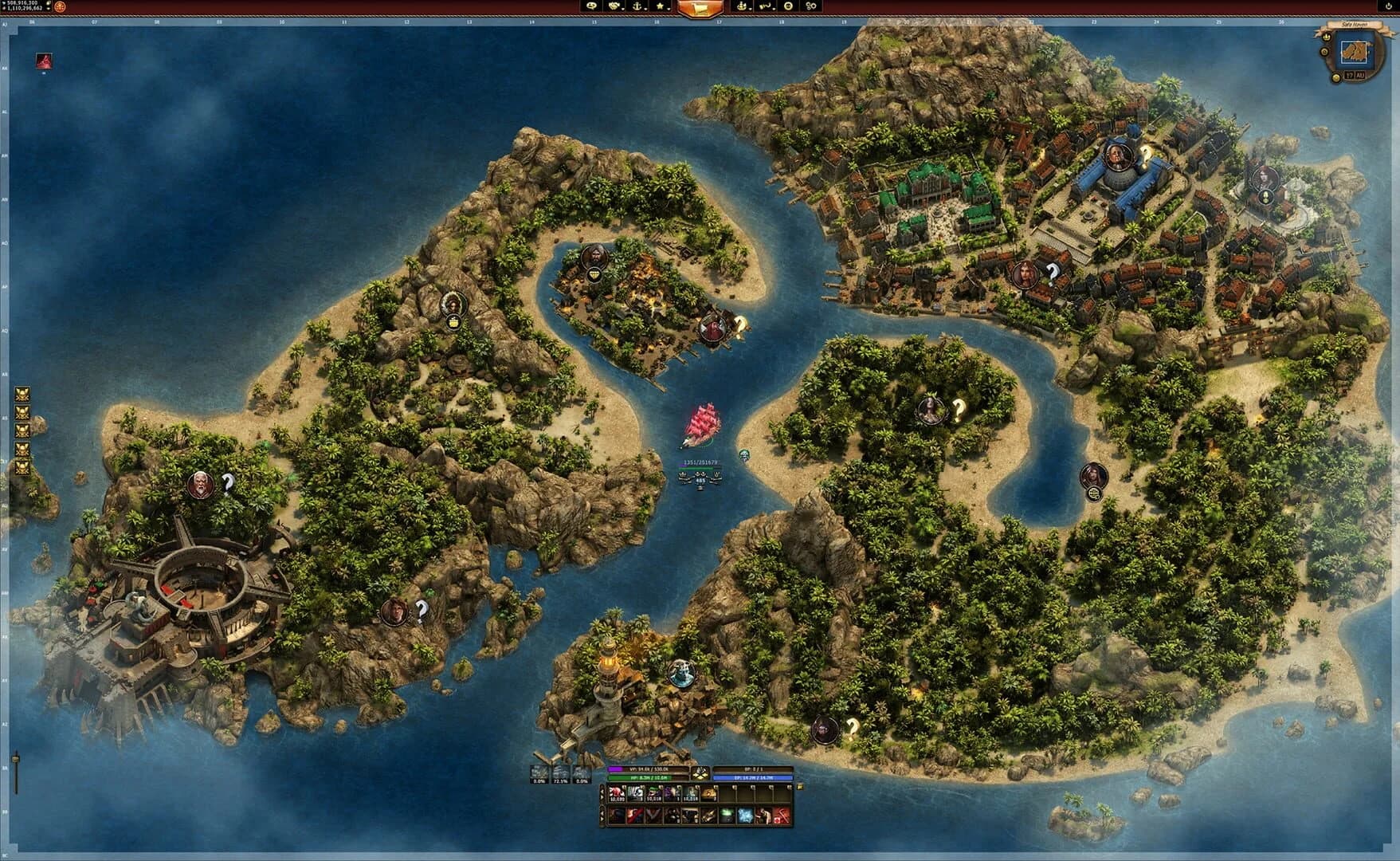
Task: Open the golden shopping cart banner at top center
Action: click(699, 9)
